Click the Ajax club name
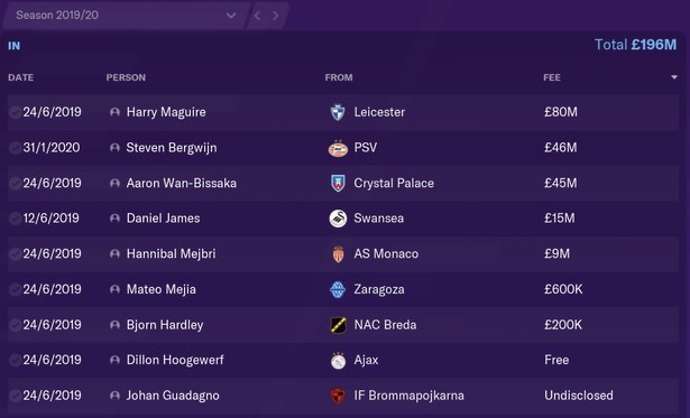Viewport: 690px width, 418px height. (366, 360)
